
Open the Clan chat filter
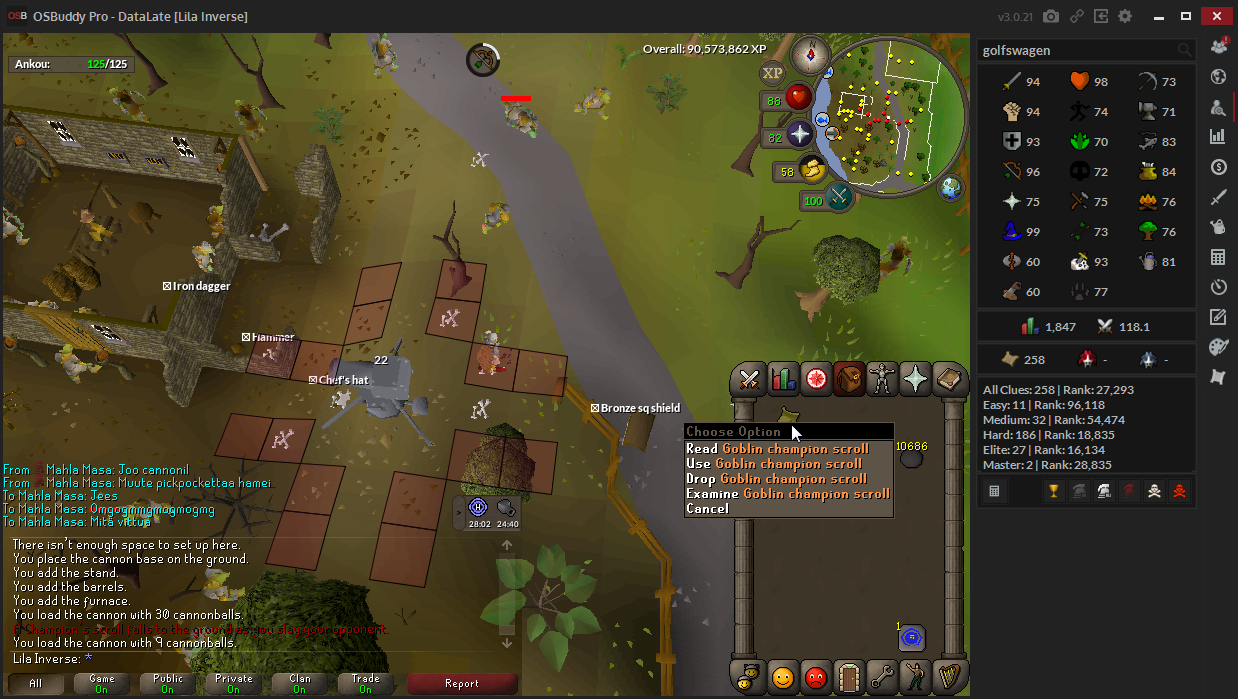pos(299,684)
